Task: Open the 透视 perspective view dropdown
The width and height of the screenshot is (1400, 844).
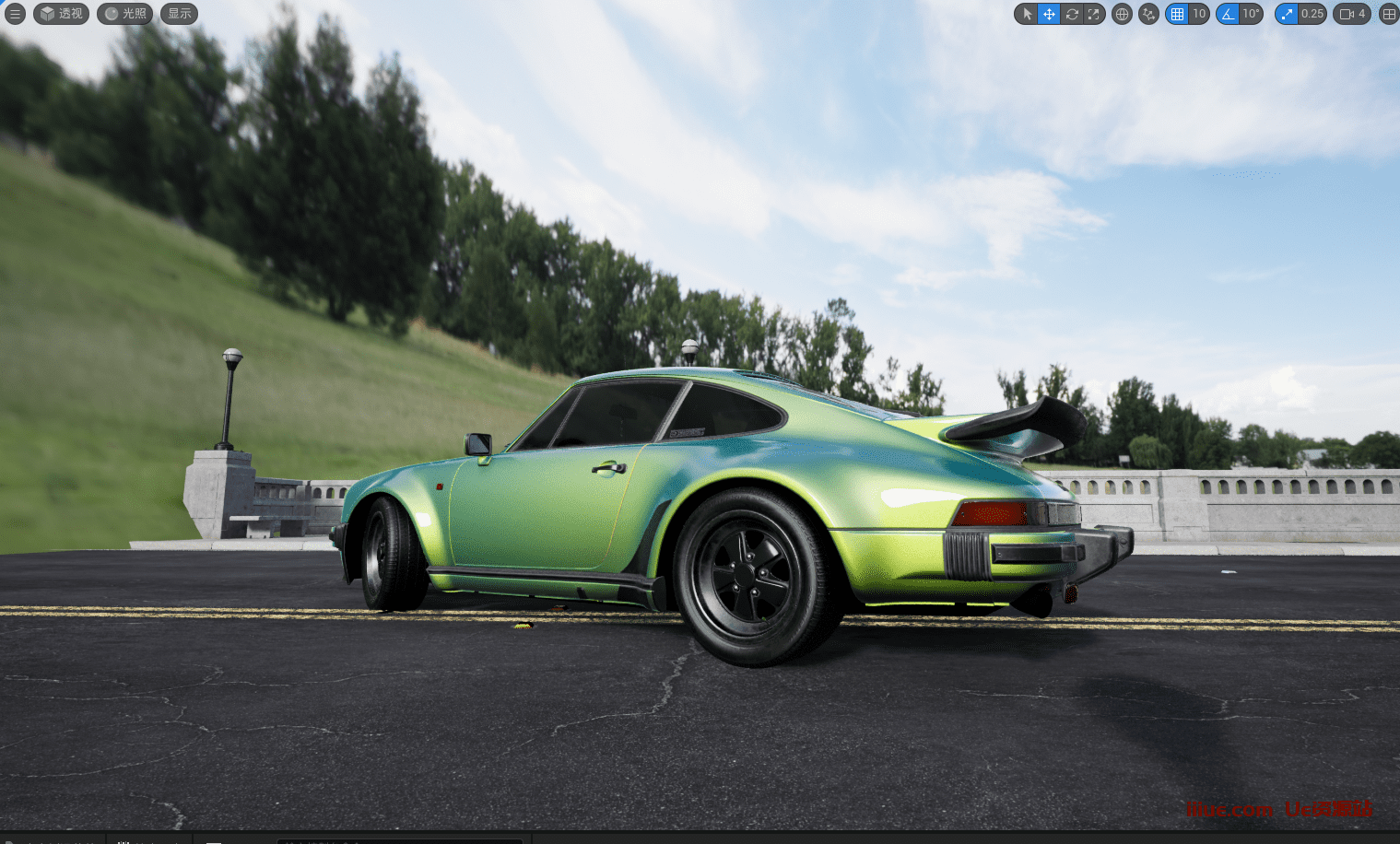Action: (x=62, y=14)
